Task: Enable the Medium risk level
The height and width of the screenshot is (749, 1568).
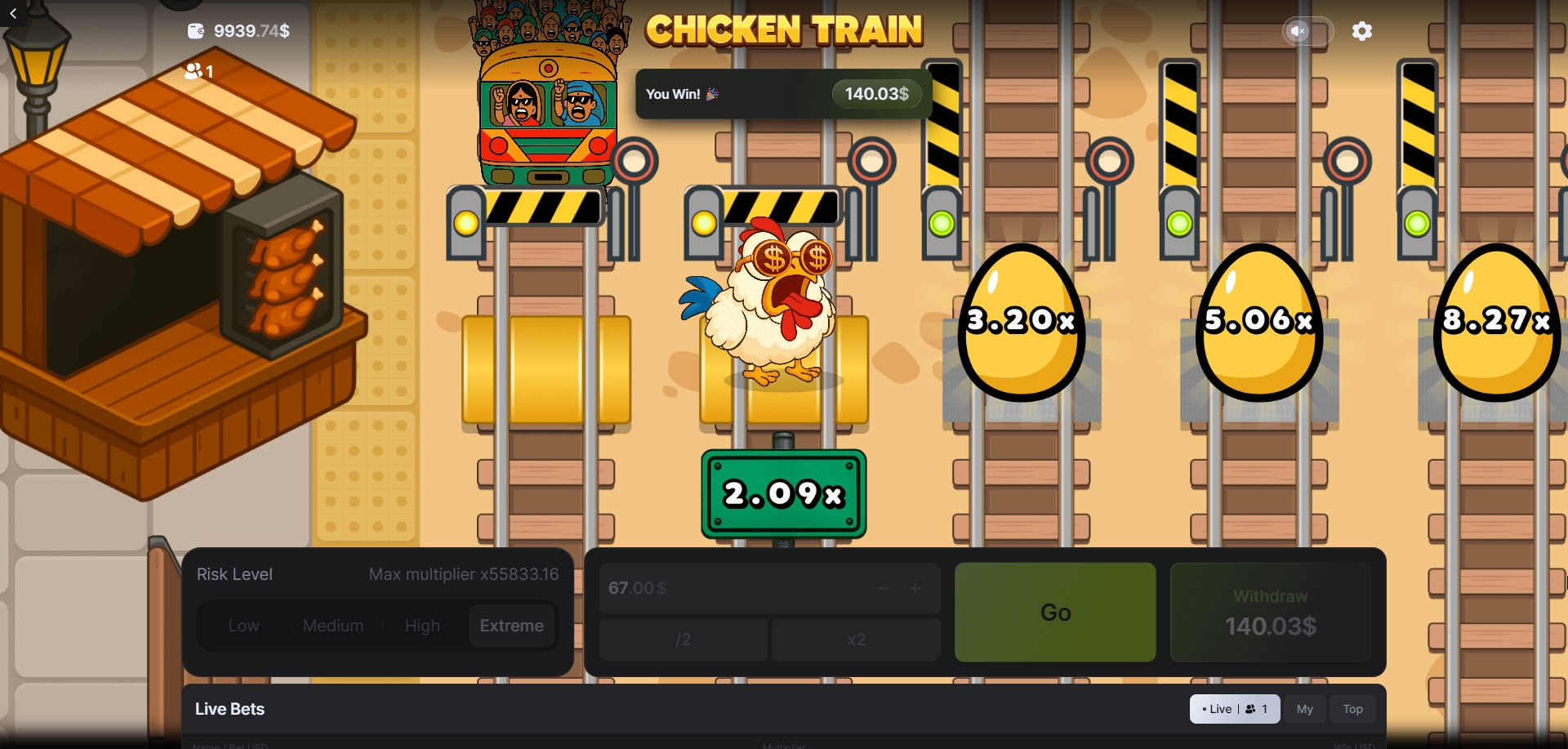Action: (332, 625)
